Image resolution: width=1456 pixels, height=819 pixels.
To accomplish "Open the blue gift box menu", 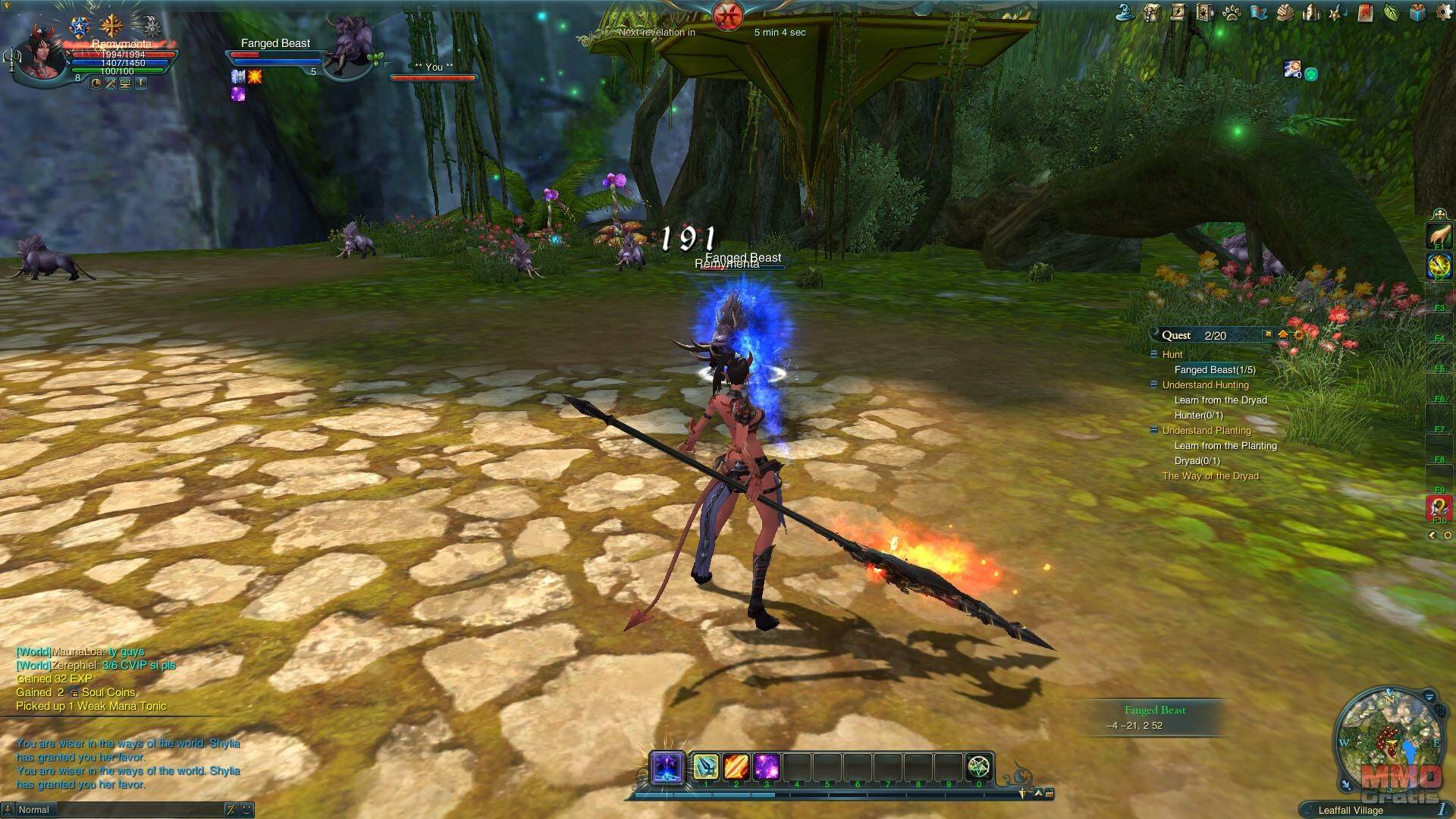I will coord(1417,12).
